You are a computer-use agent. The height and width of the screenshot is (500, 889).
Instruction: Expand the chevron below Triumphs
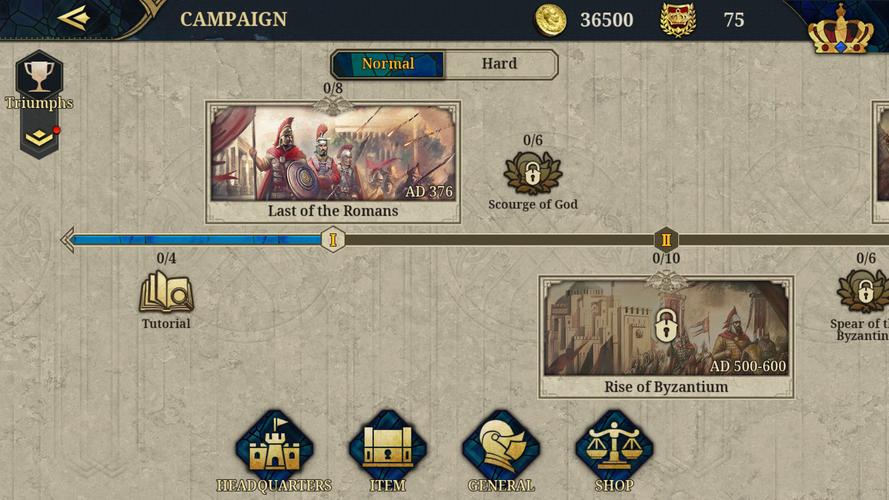[x=39, y=138]
